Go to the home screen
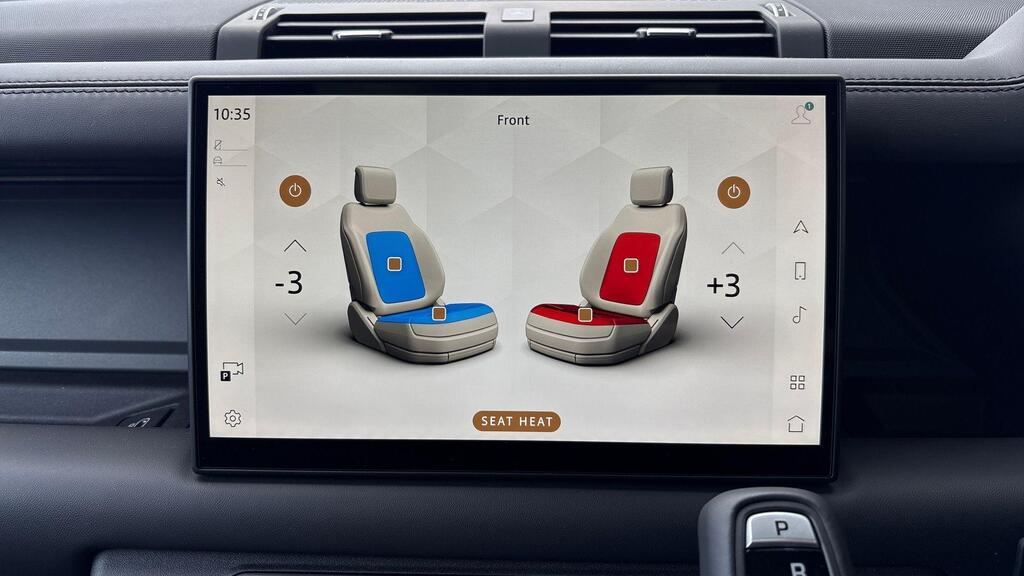Viewport: 1024px width, 576px height. click(796, 423)
